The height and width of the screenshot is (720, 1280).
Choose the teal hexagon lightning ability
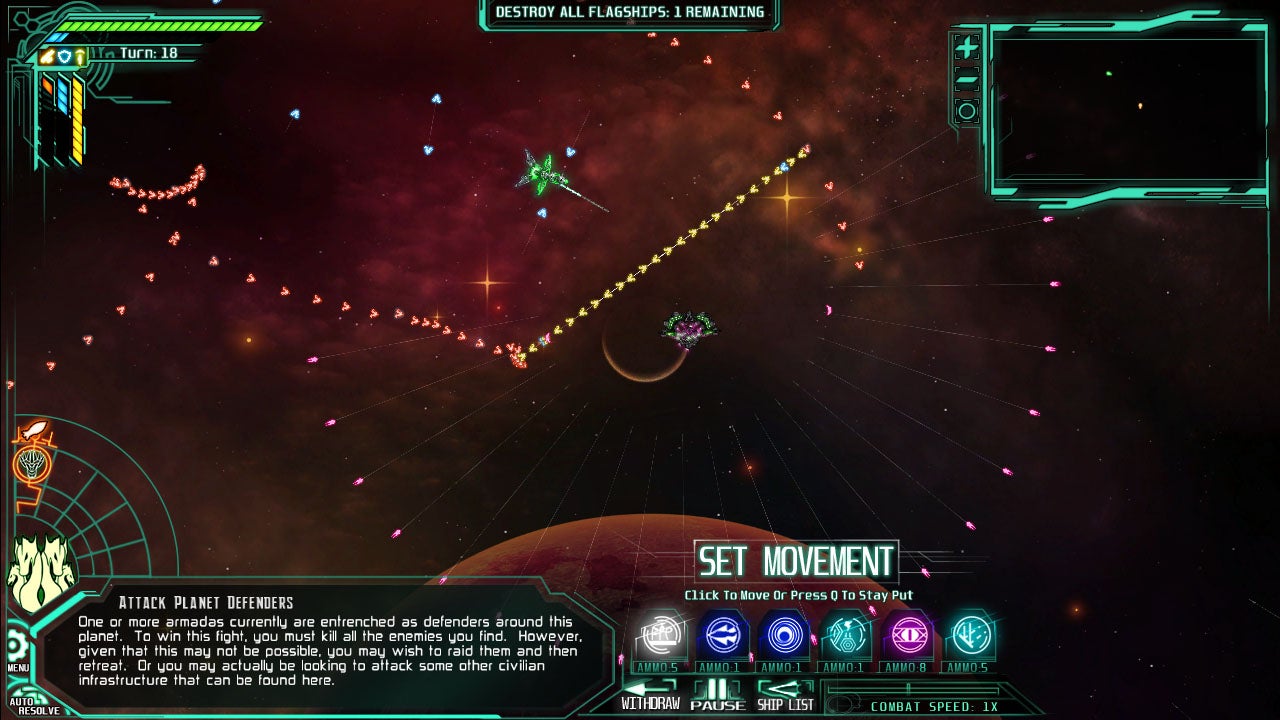[x=846, y=636]
